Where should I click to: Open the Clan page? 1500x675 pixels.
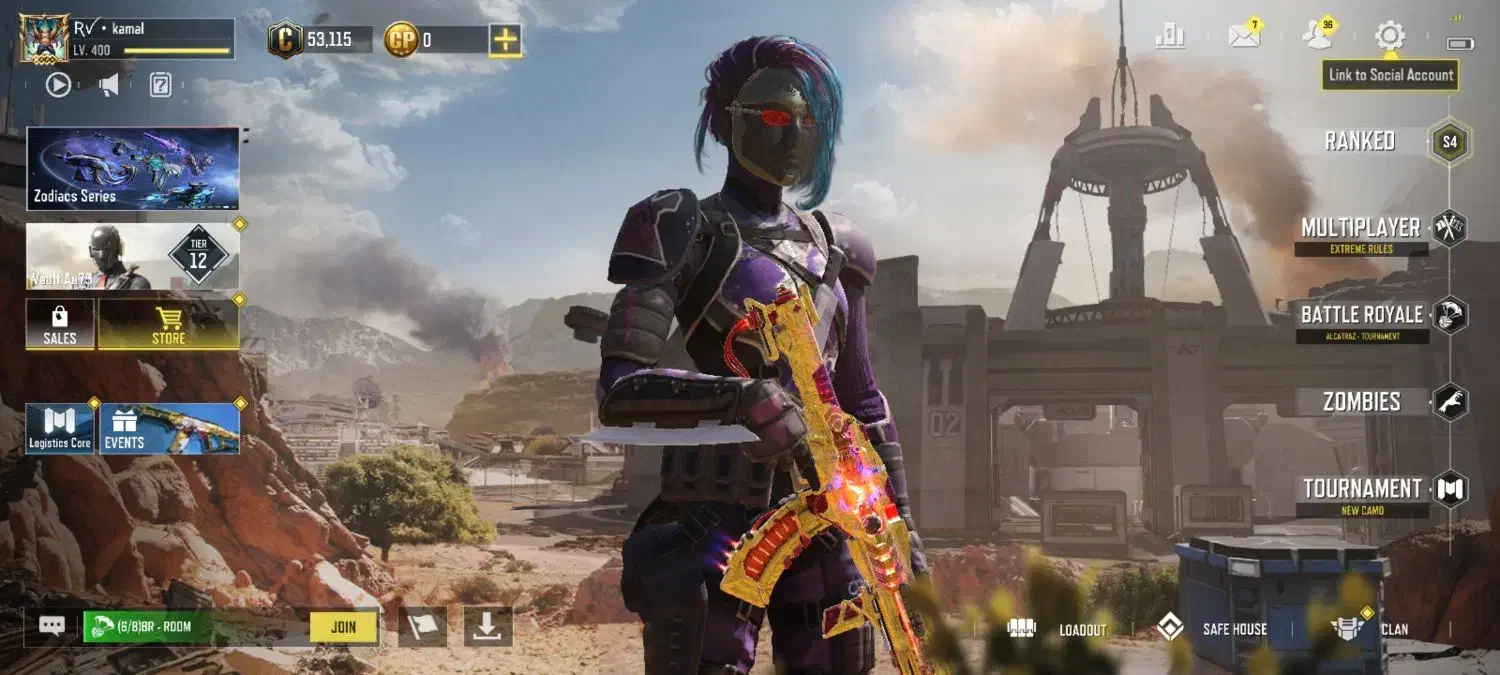pos(1369,629)
